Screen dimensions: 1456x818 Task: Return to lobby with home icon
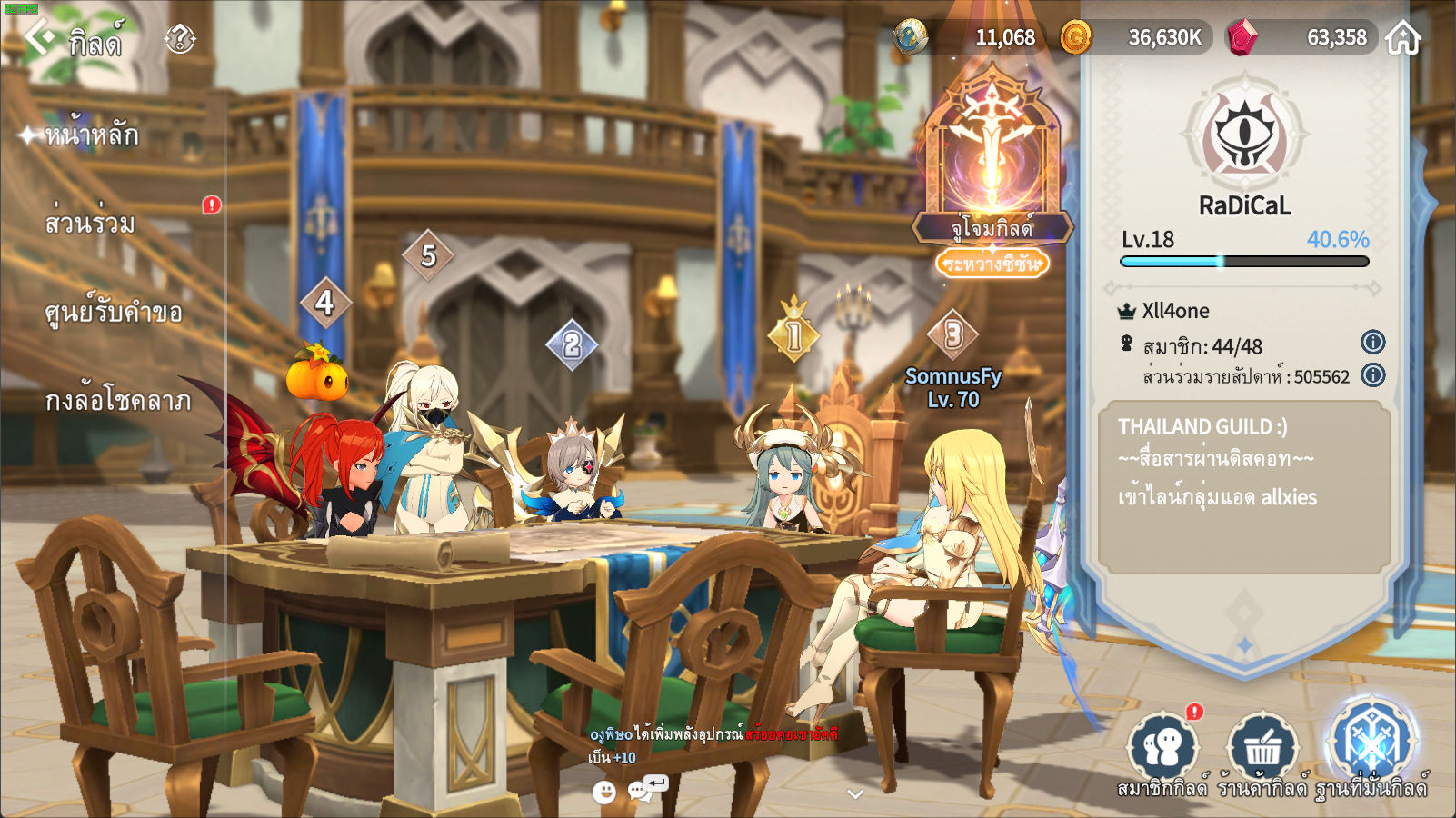click(x=1403, y=37)
